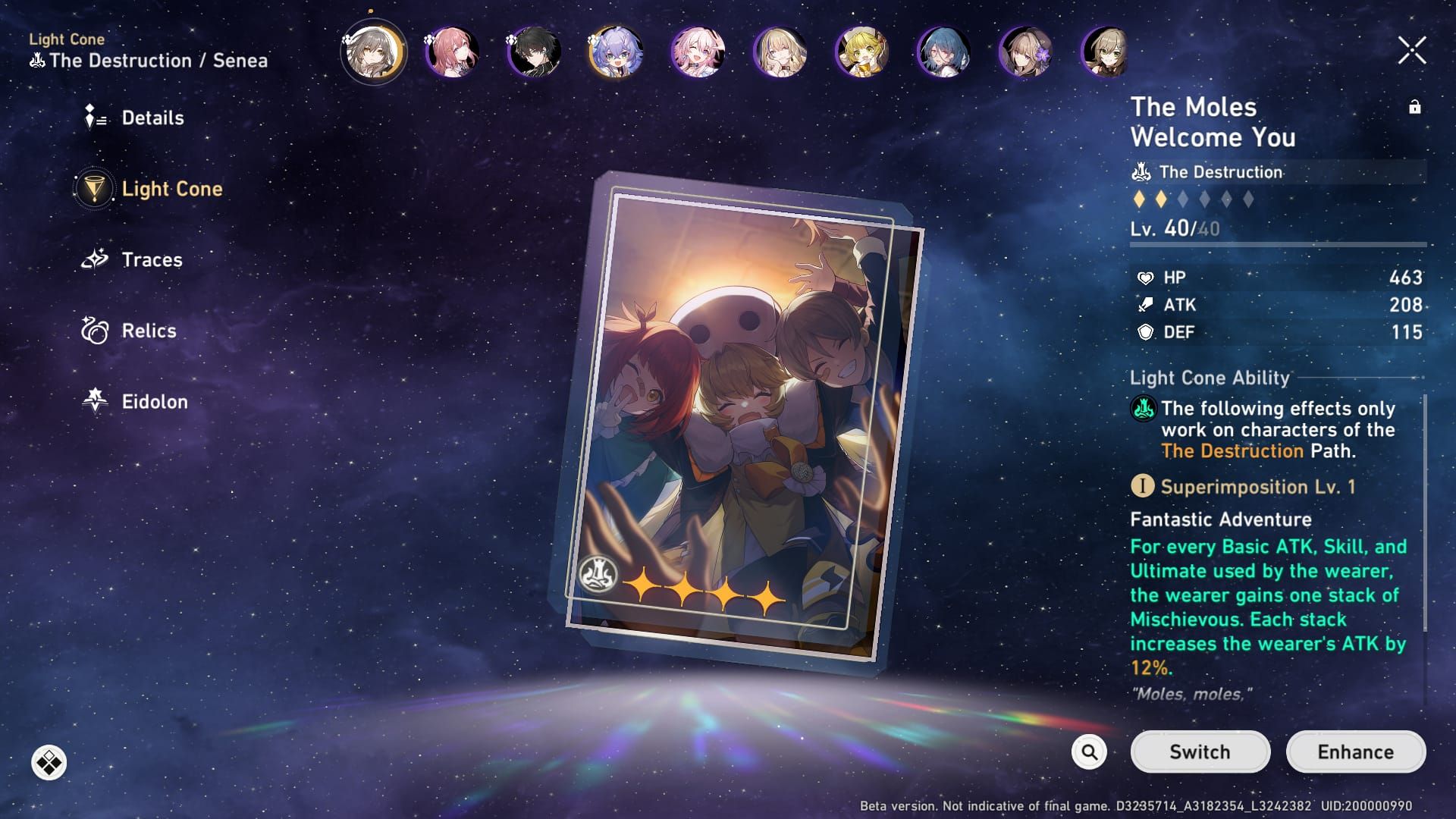Click the Superimposition Lv. 1 indicator
1456x819 pixels.
(1144, 486)
